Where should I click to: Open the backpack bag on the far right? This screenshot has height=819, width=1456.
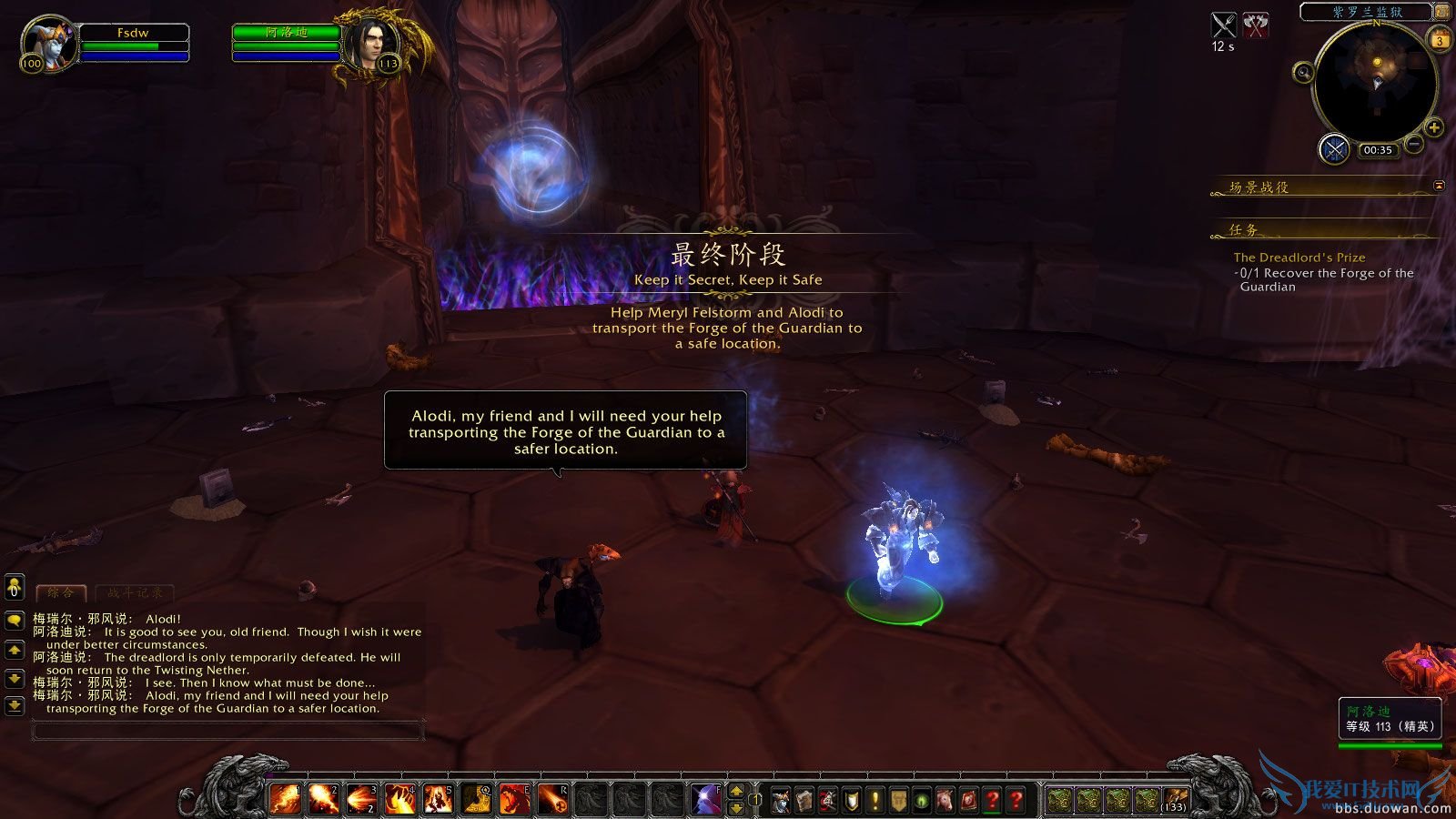tap(1175, 800)
